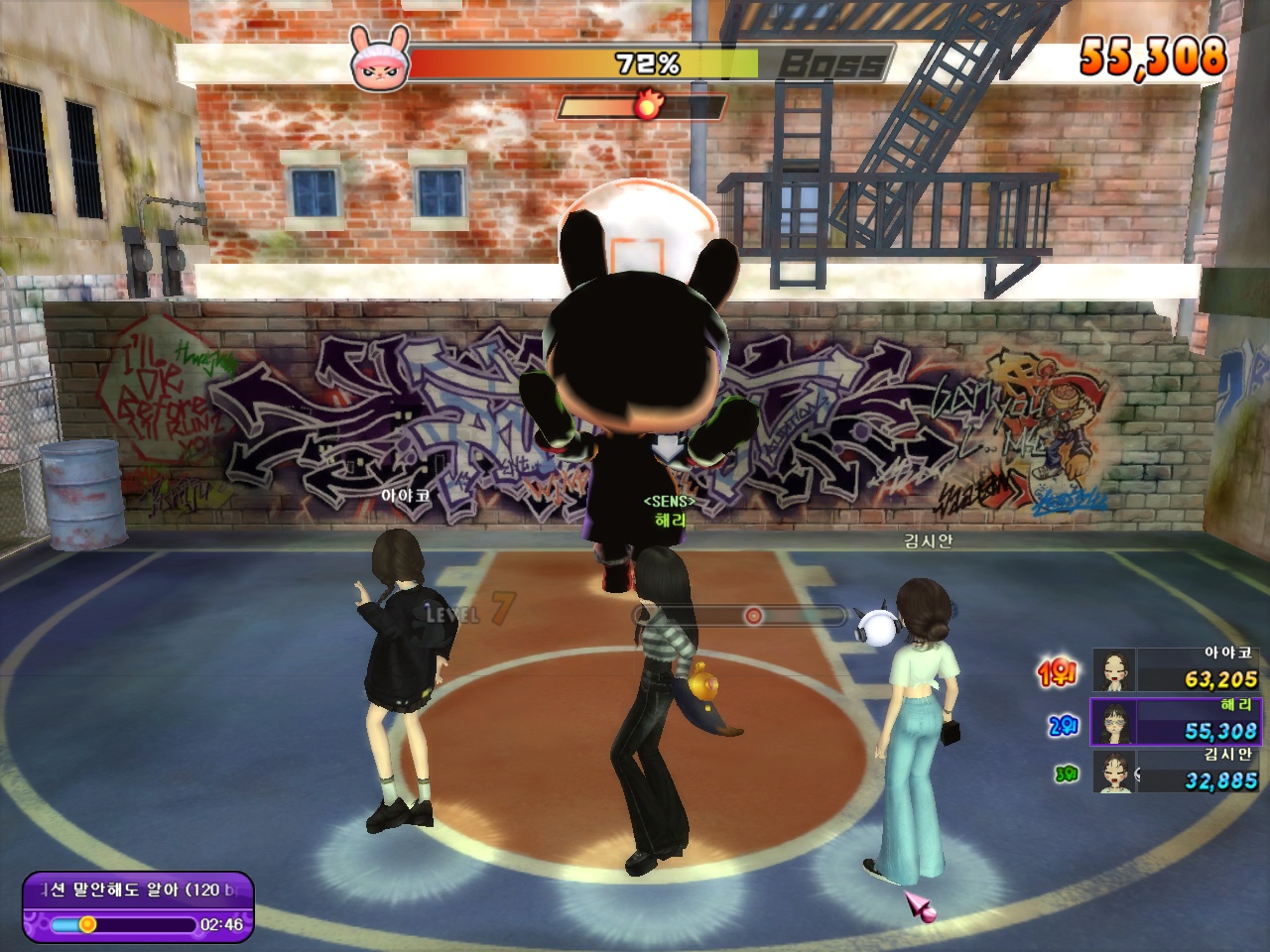The height and width of the screenshot is (952, 1270).
Task: Click the purple song title panel
Action: pyautogui.click(x=138, y=906)
